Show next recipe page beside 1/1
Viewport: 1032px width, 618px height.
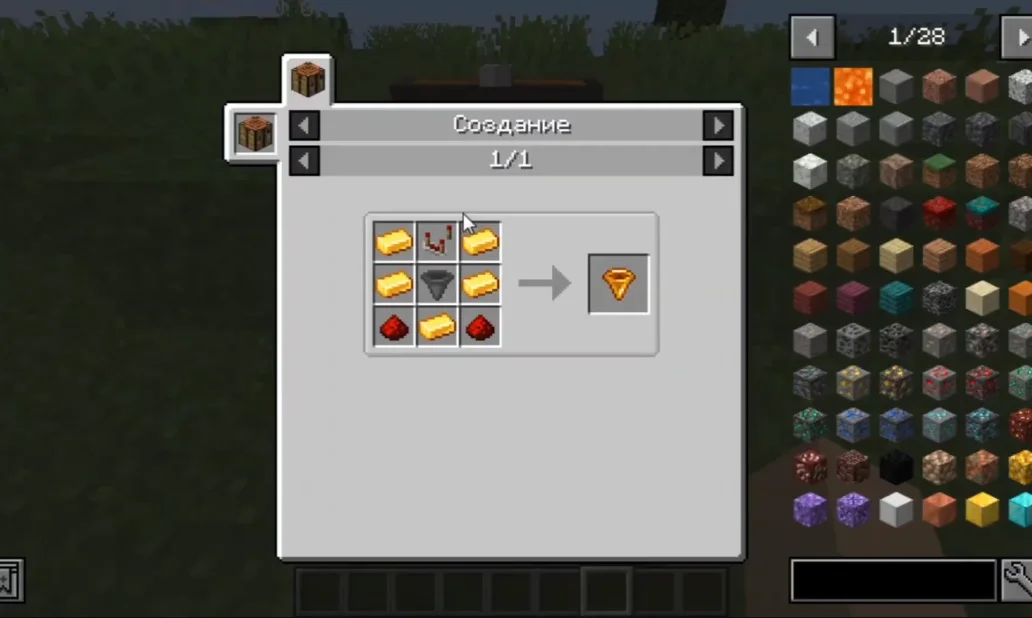coord(717,161)
